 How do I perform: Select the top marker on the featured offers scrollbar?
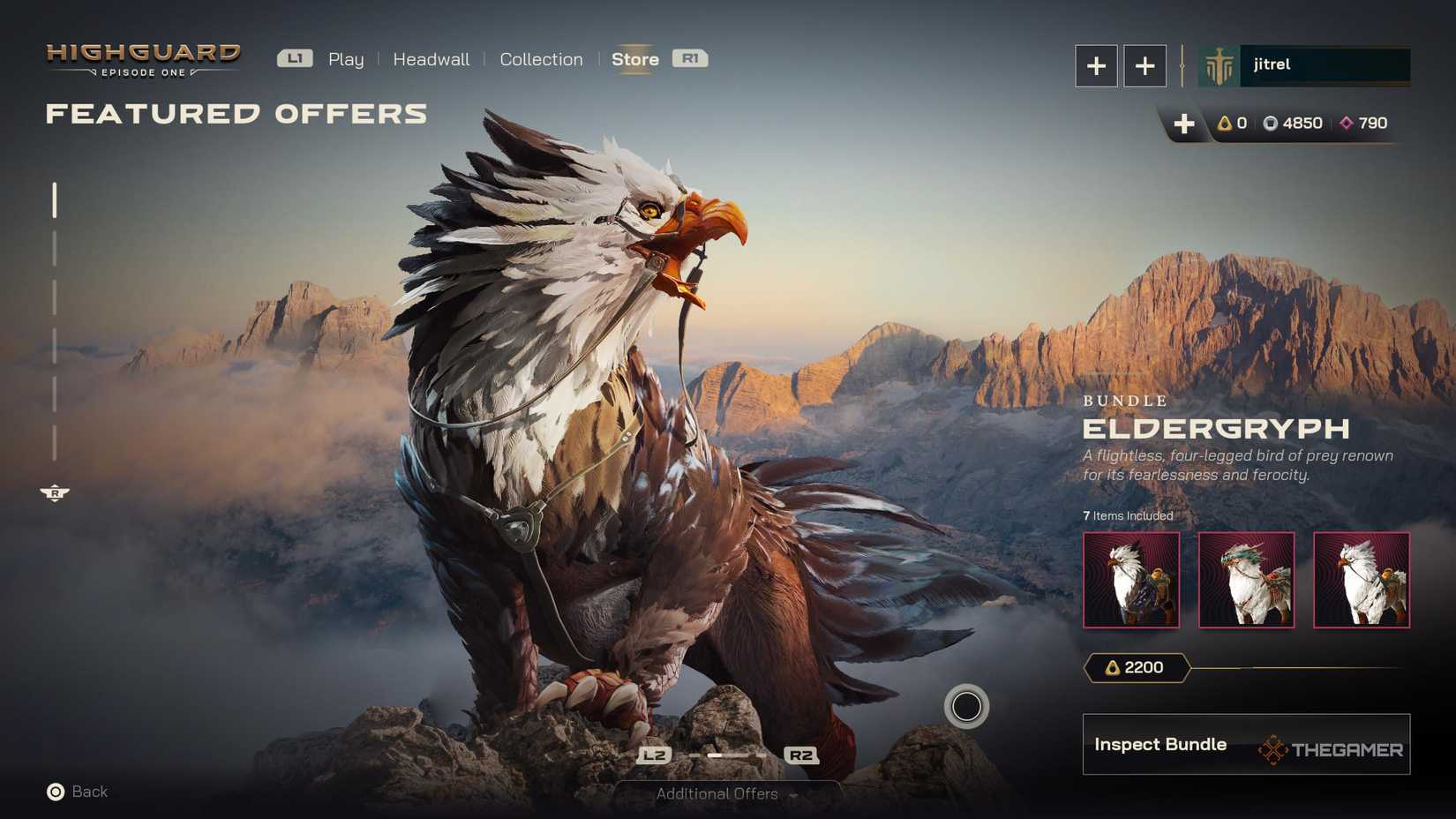(56, 201)
